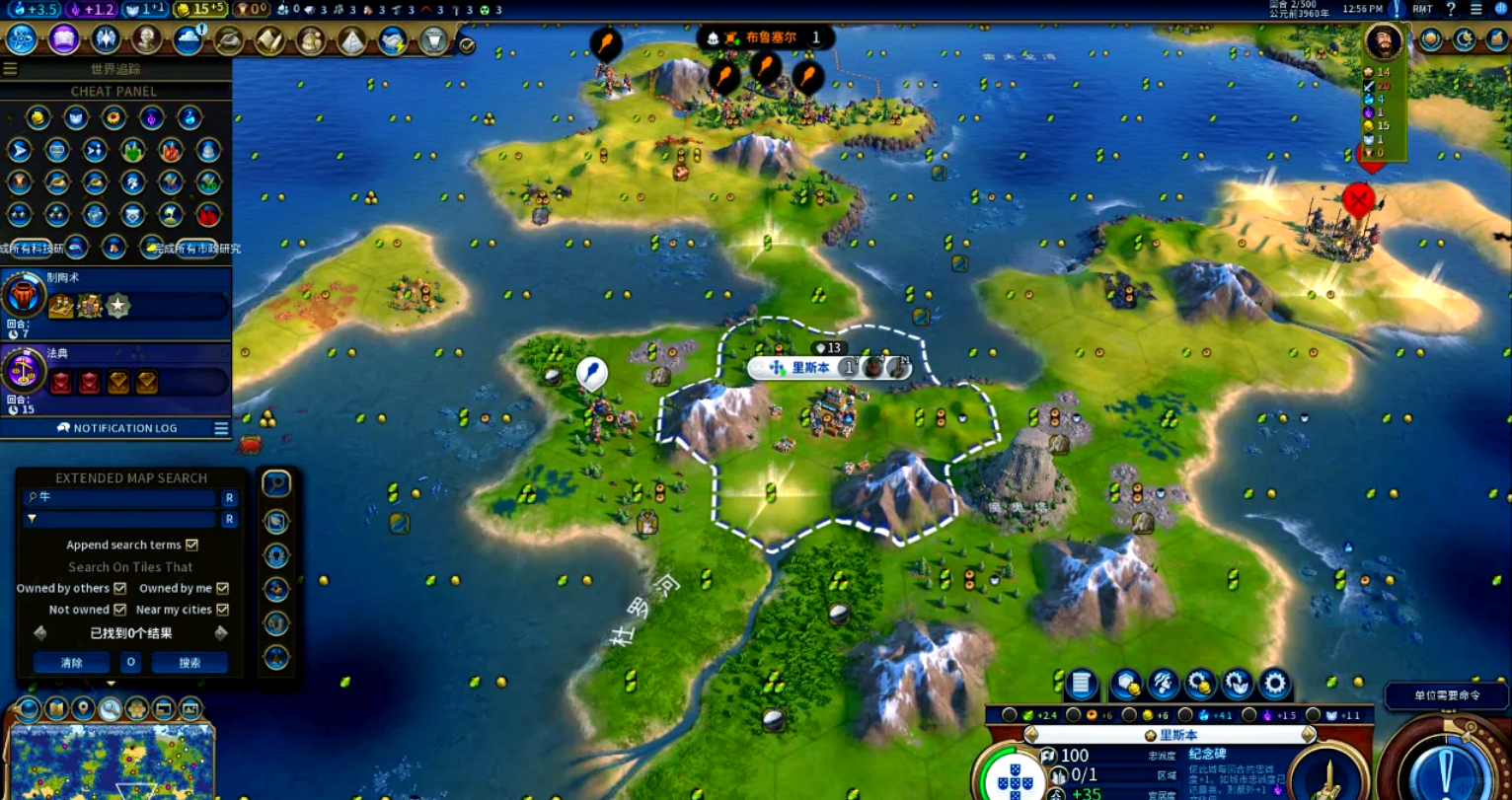Toggle Append search terms checkbox
Viewport: 1512px width, 800px height.
tap(192, 545)
